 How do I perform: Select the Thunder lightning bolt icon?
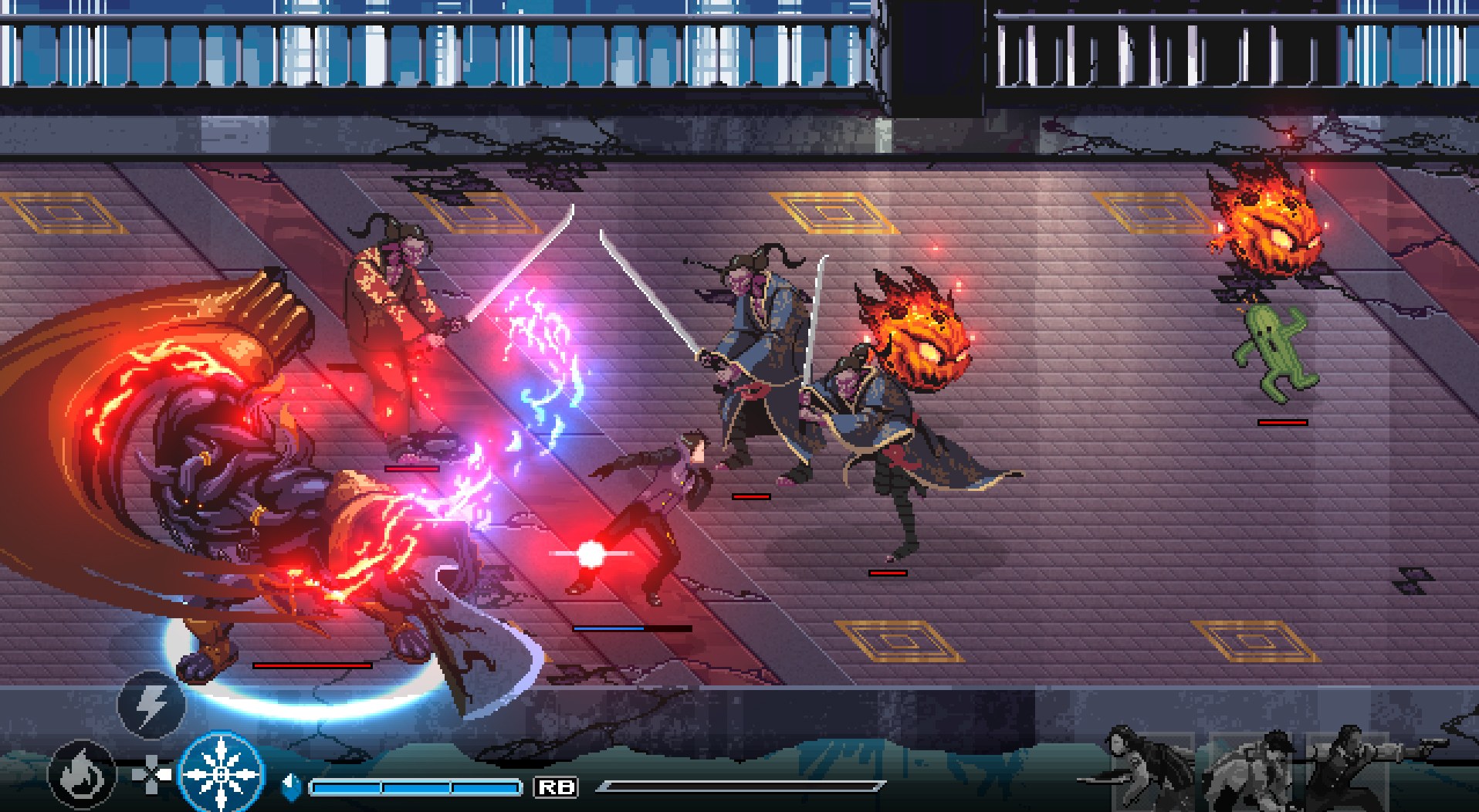tap(151, 705)
